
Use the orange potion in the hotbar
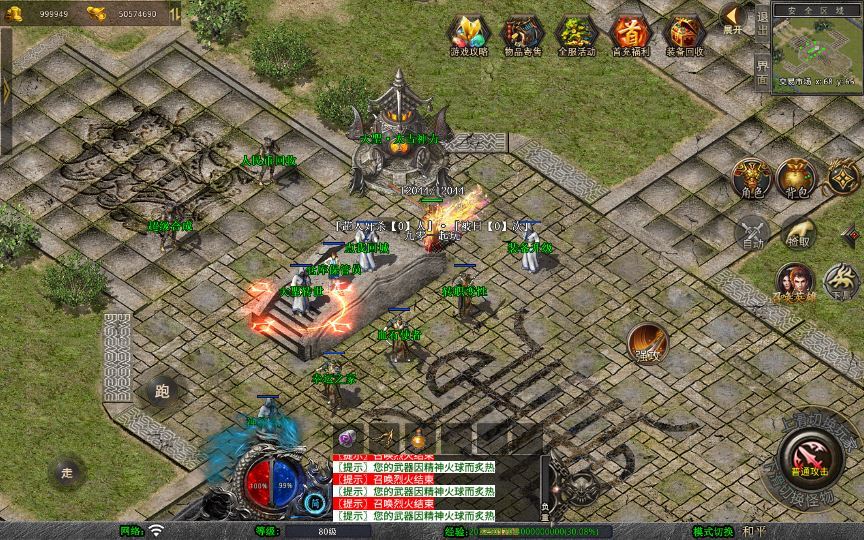click(420, 438)
